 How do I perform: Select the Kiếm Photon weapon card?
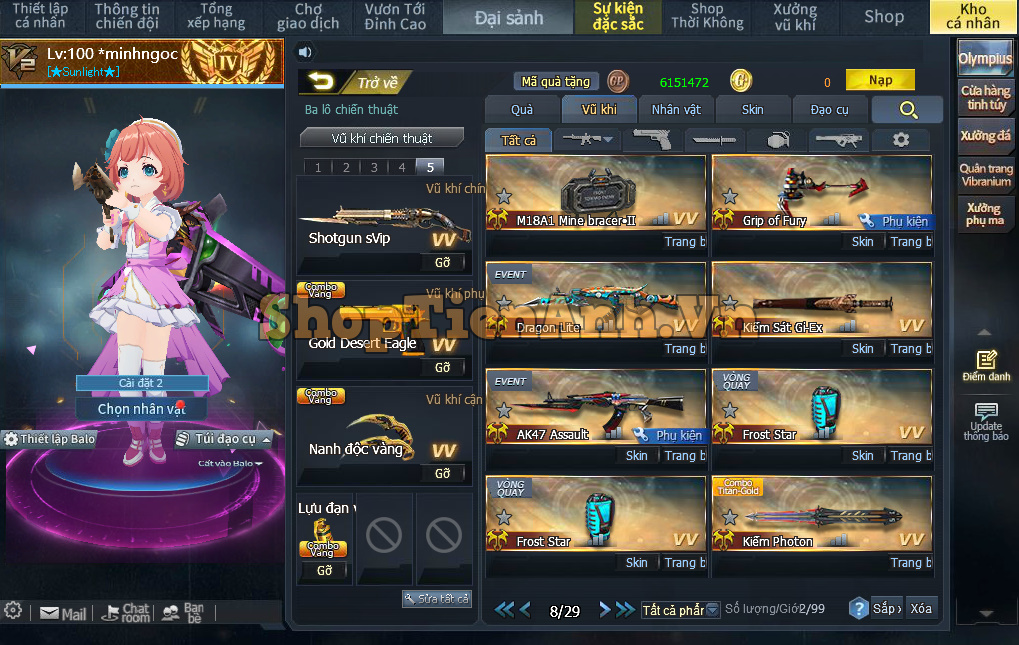pos(821,515)
